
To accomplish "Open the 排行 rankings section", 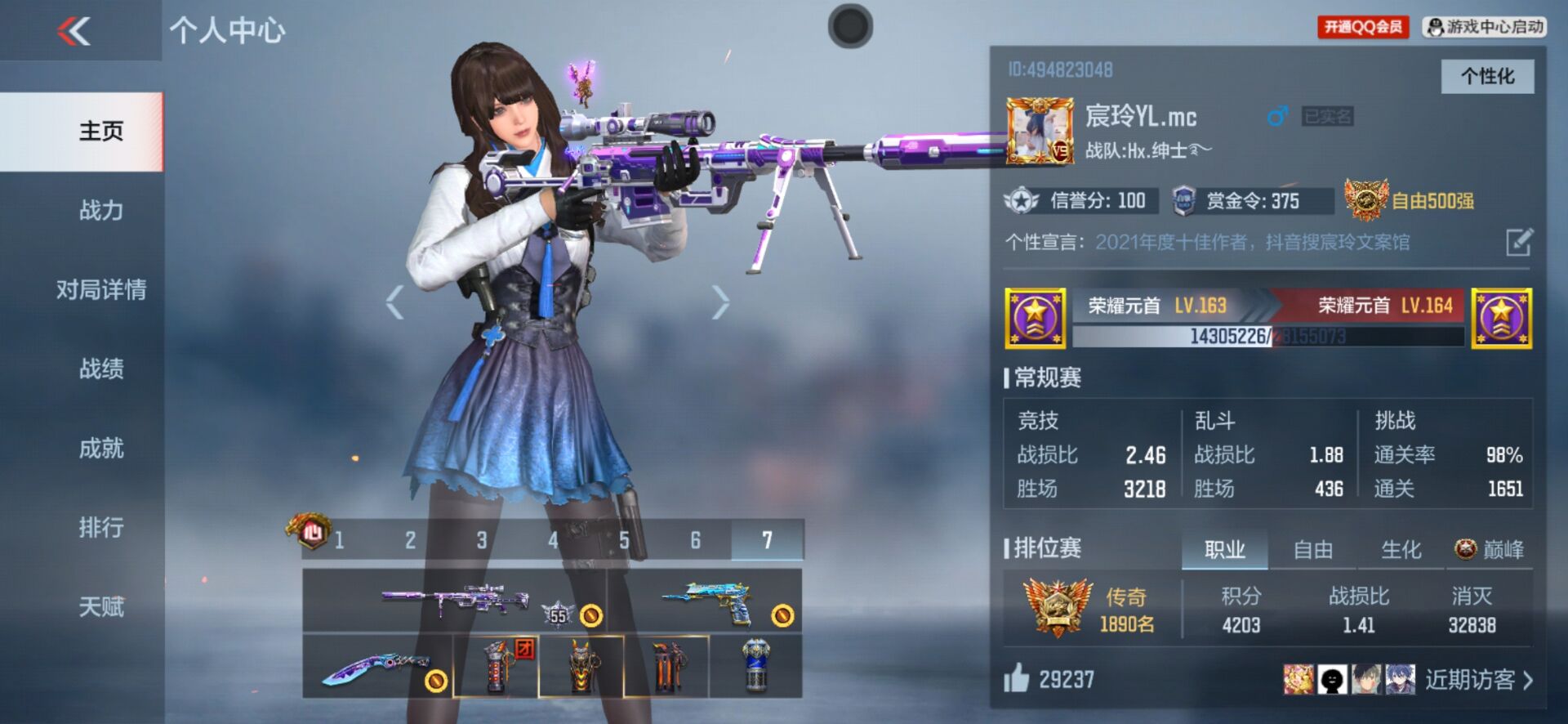I will click(101, 528).
